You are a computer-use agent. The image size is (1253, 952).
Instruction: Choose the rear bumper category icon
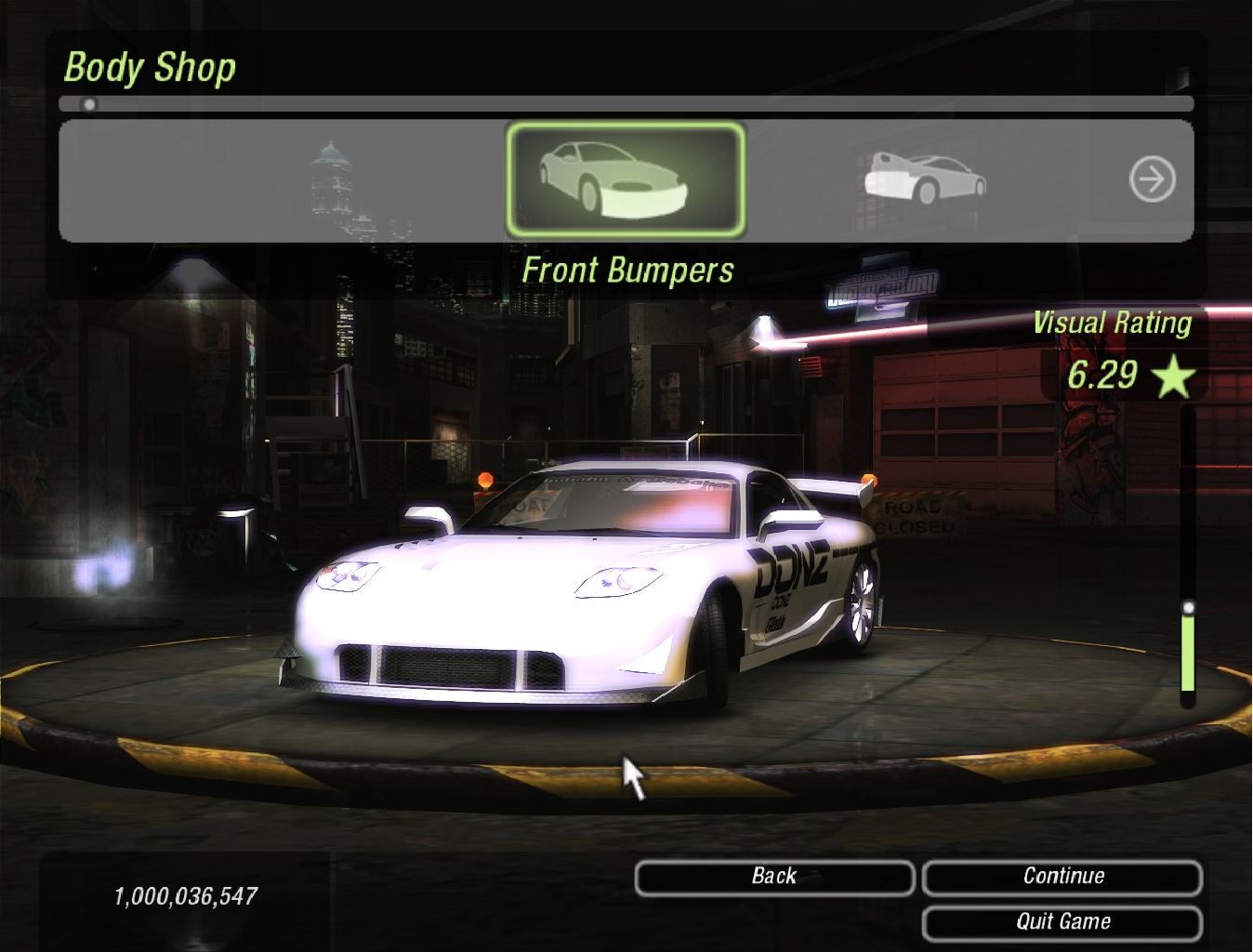pos(925,178)
